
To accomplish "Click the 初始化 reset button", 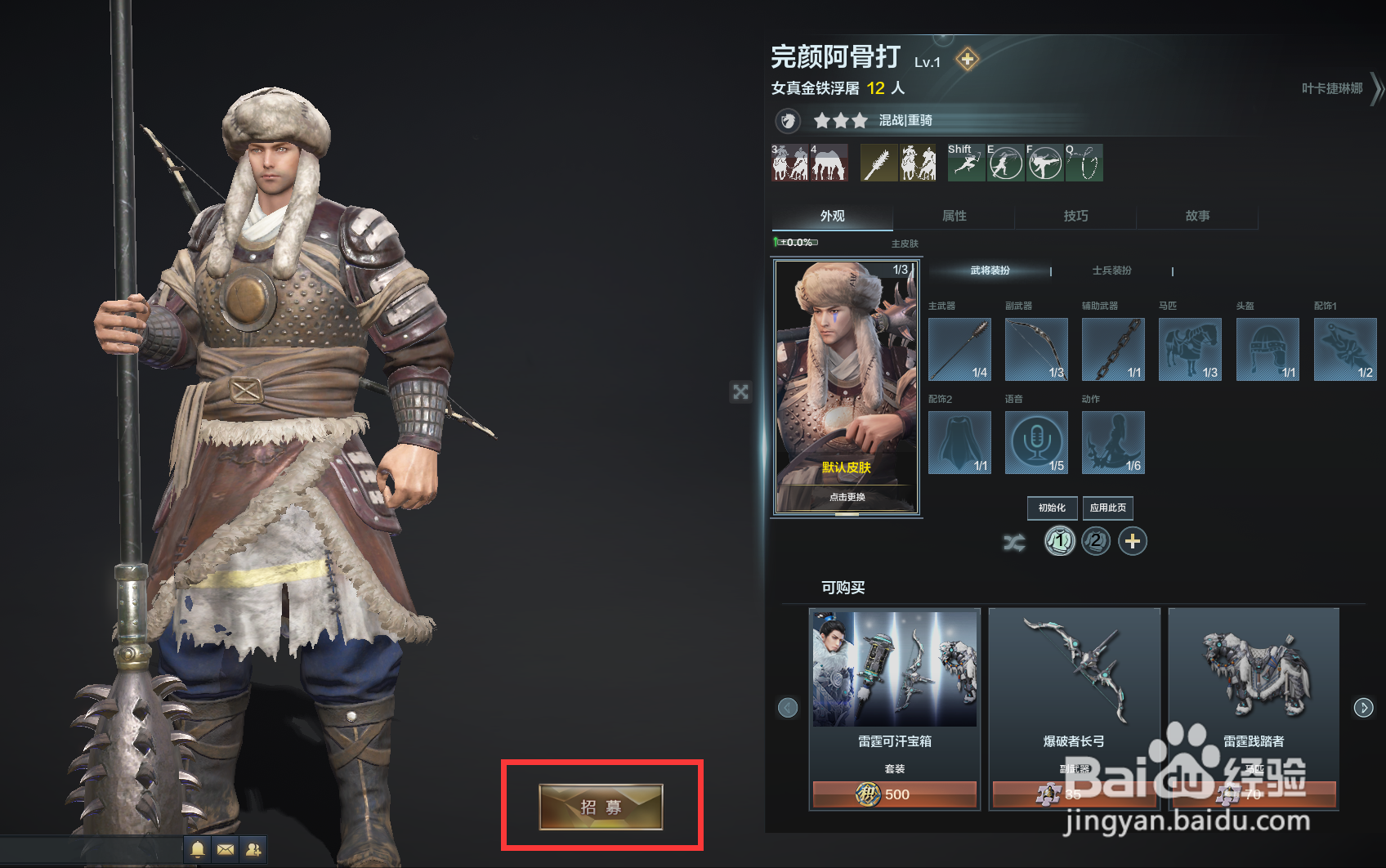I will pyautogui.click(x=1053, y=508).
